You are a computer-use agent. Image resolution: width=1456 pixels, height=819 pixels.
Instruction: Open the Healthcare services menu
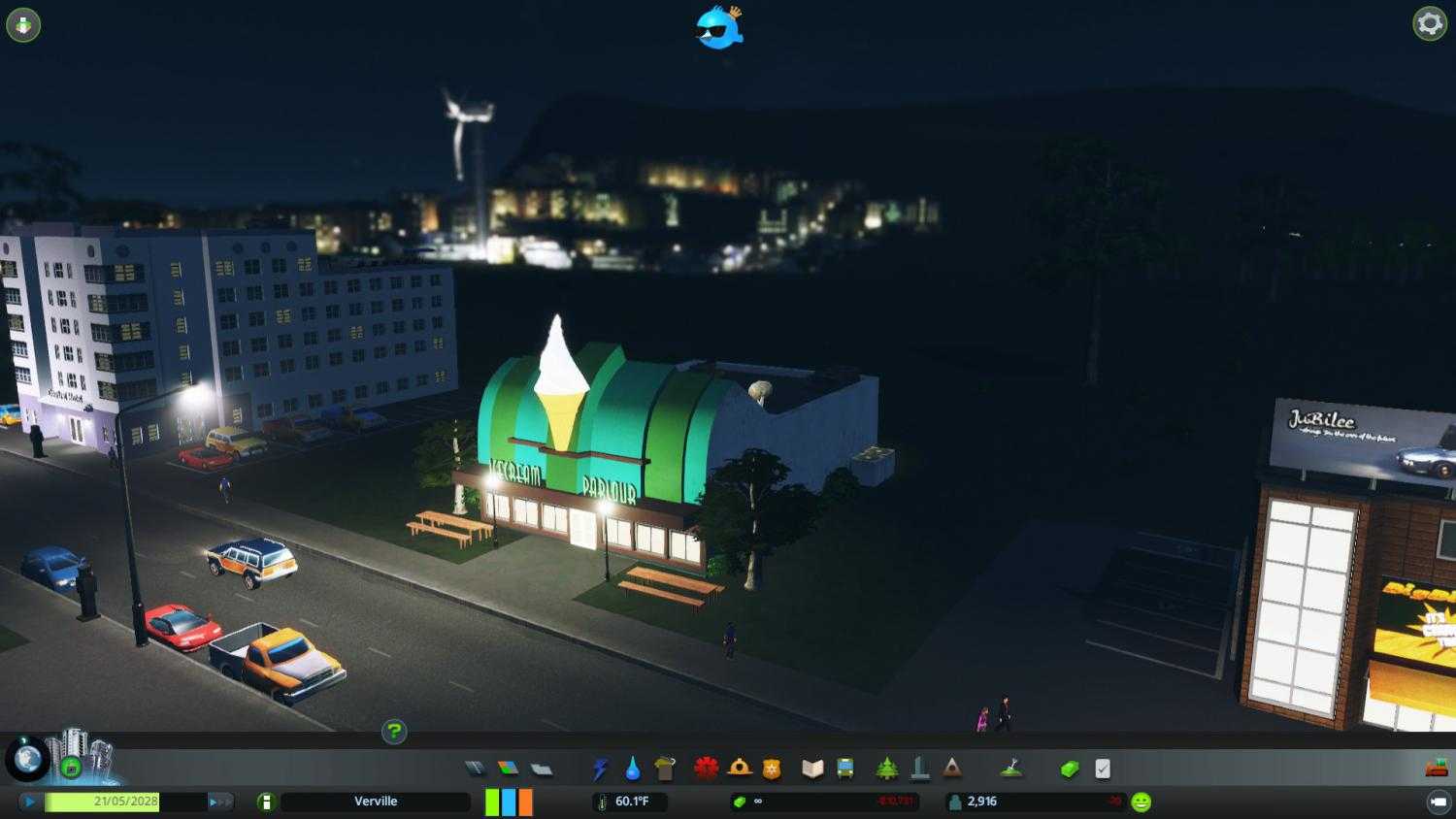tap(706, 768)
